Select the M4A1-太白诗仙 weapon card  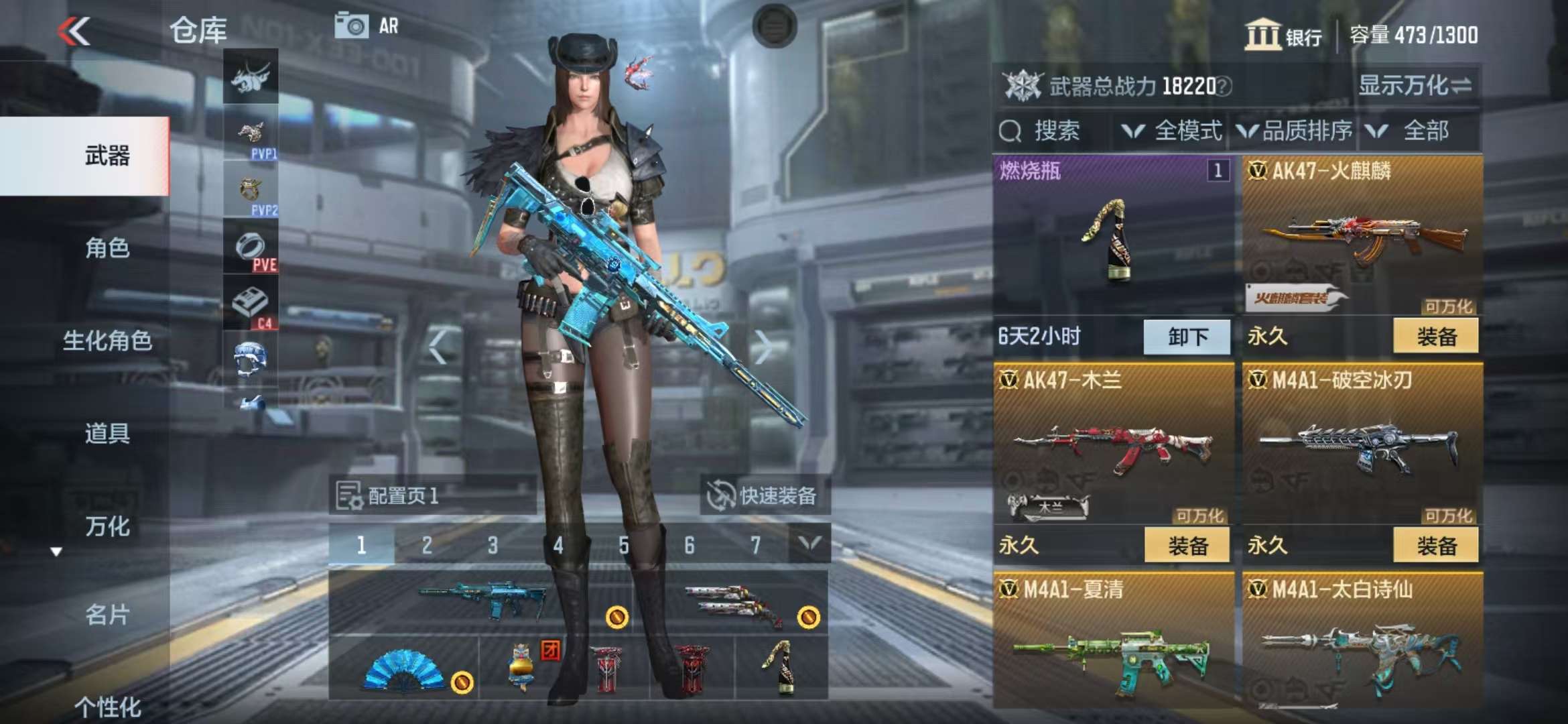click(x=1362, y=644)
